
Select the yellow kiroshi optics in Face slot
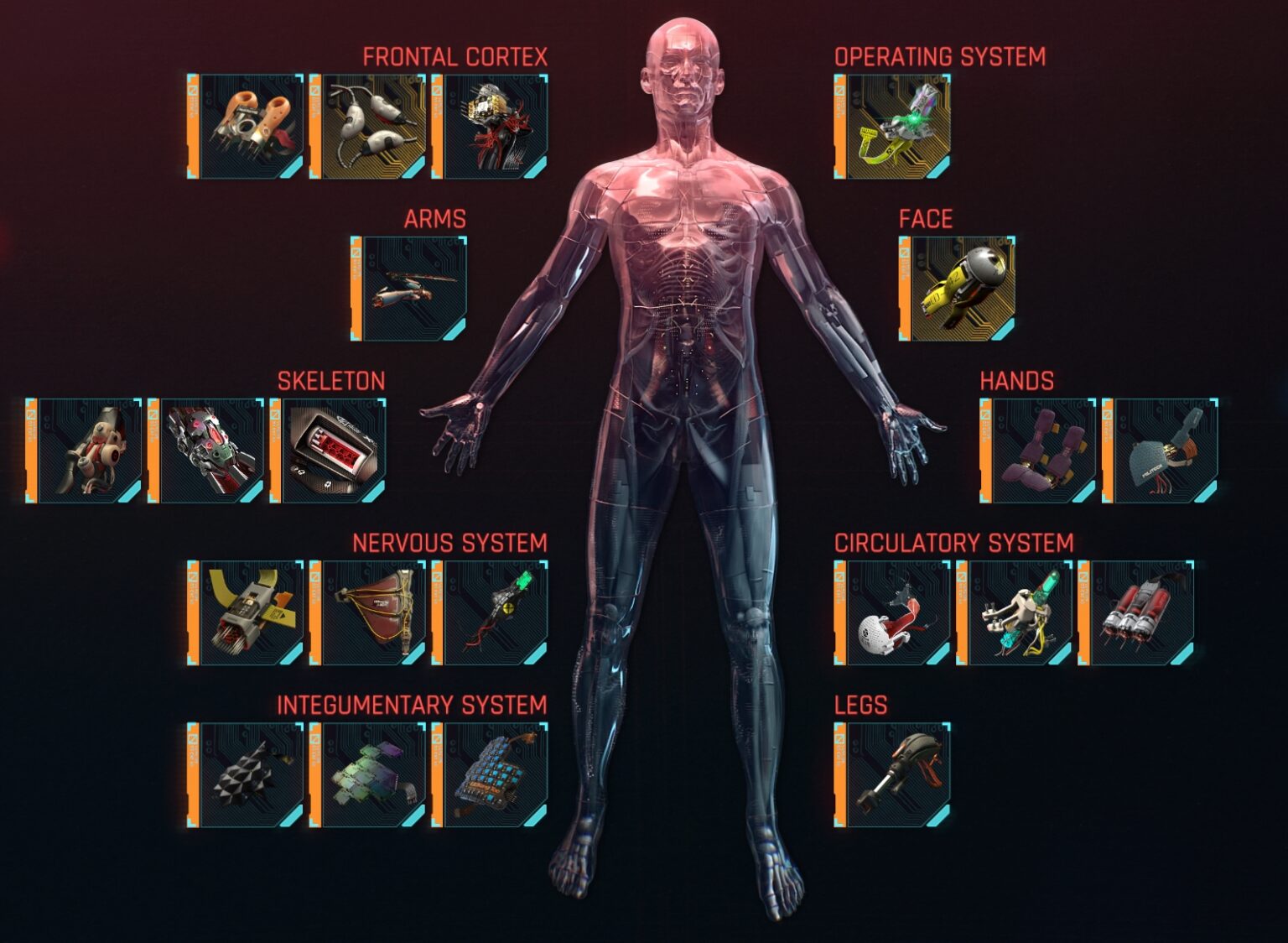tap(964, 289)
